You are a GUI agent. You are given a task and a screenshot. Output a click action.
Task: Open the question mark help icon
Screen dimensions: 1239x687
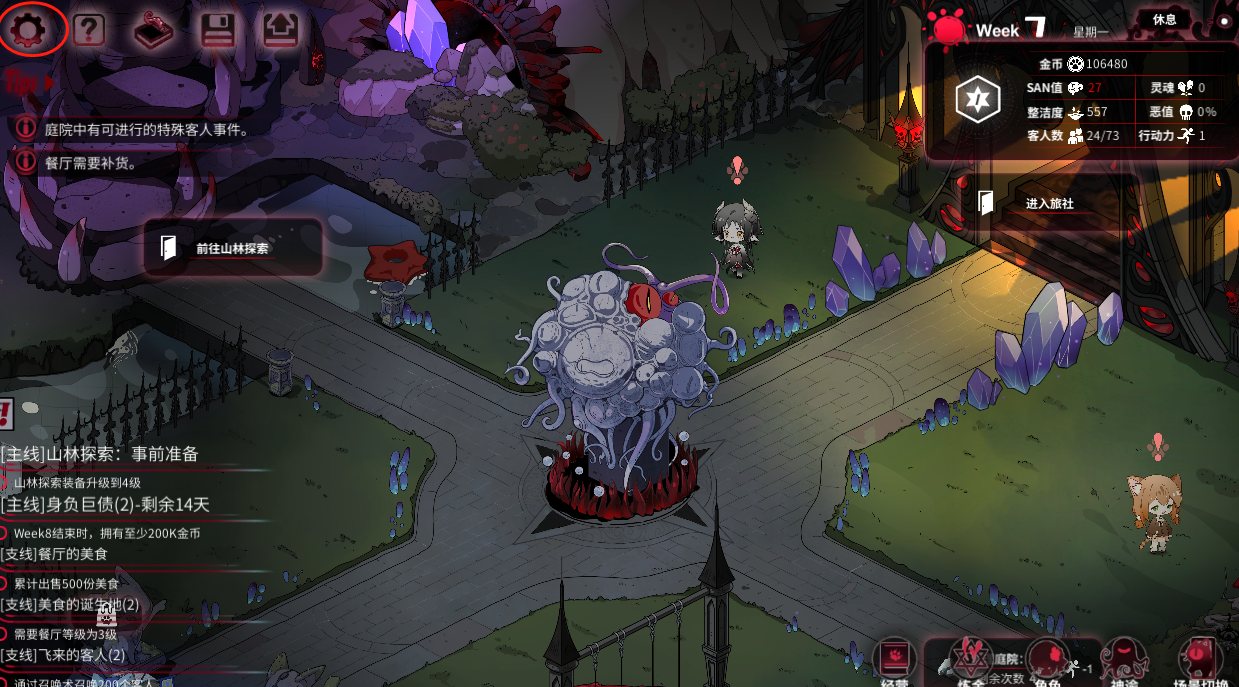click(88, 30)
